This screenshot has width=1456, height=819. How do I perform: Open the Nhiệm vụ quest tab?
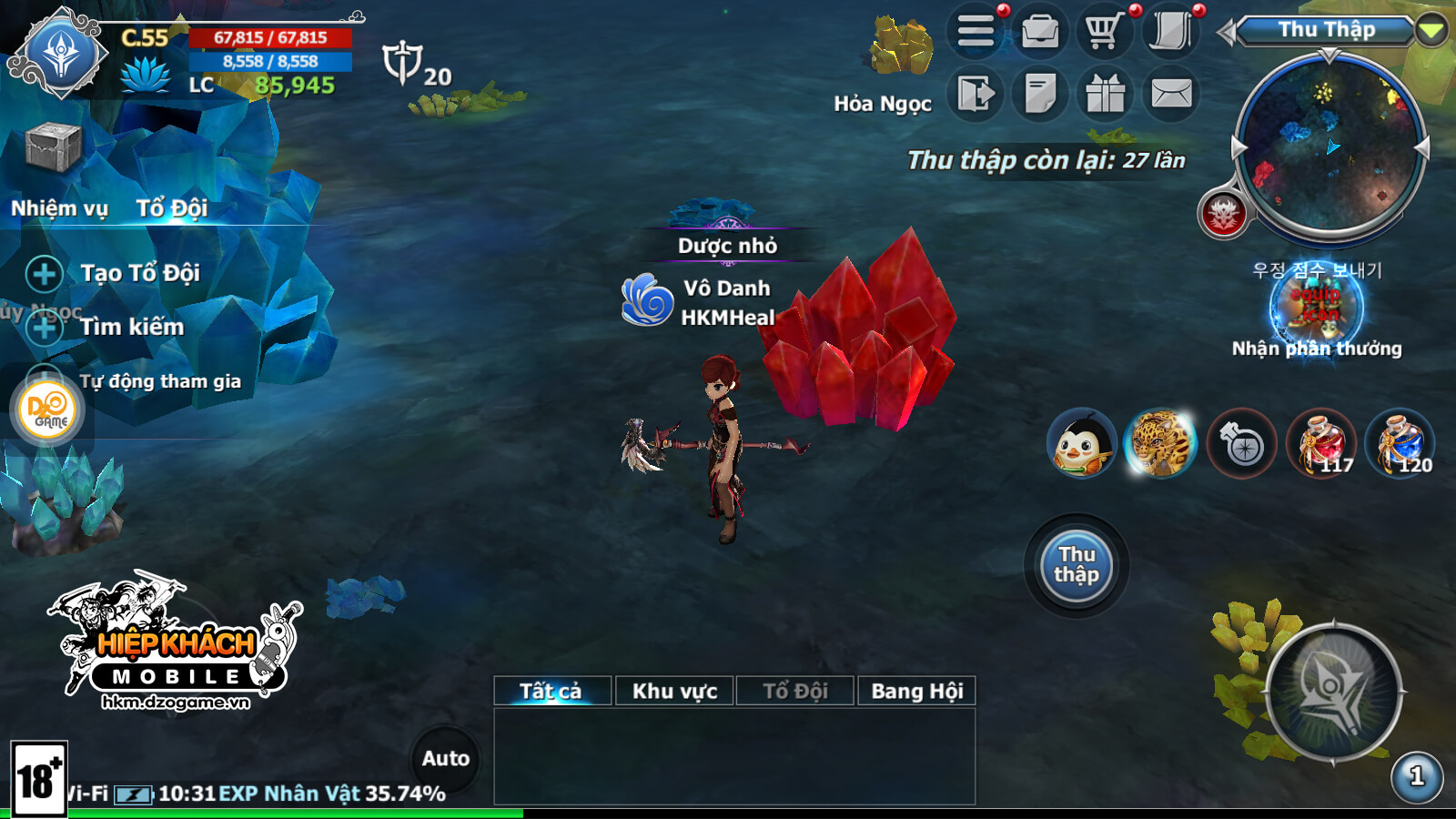click(59, 208)
